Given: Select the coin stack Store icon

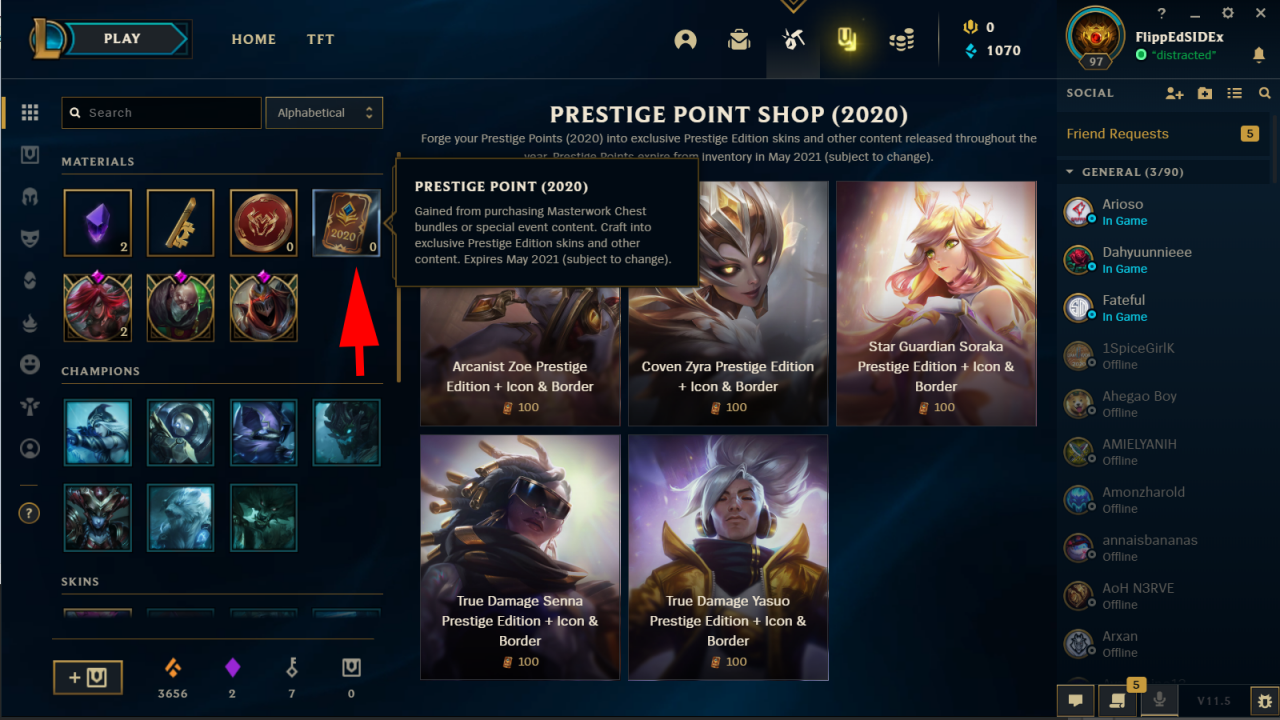Looking at the screenshot, I should point(901,40).
